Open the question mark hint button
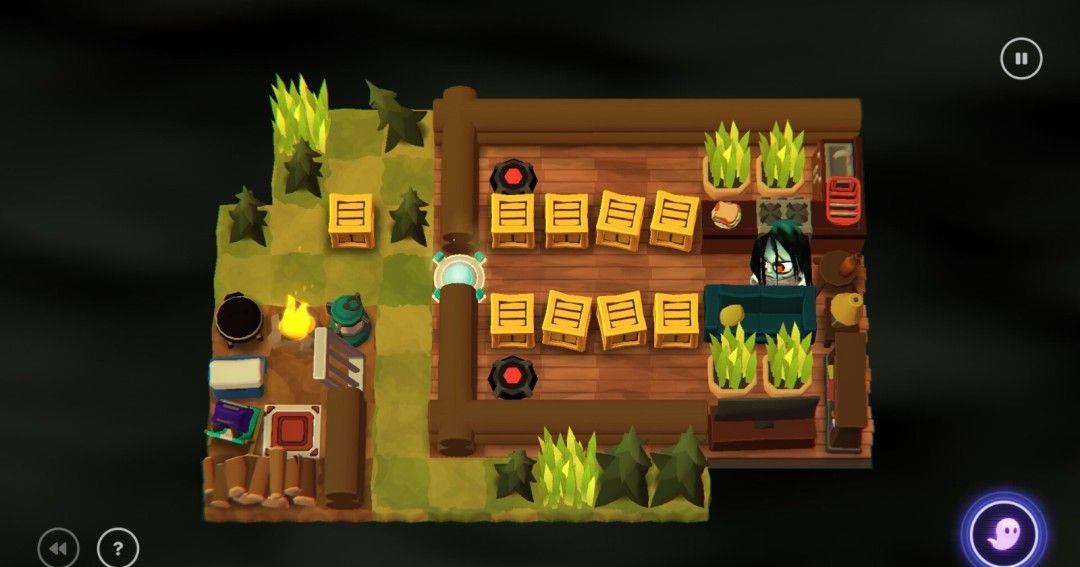This screenshot has width=1080, height=567. tap(118, 548)
